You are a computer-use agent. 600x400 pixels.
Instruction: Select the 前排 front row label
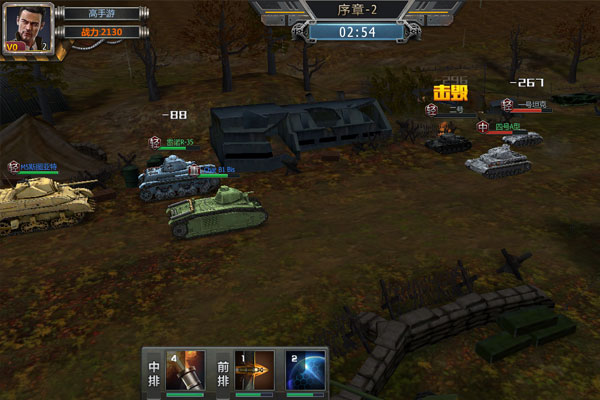pos(222,376)
